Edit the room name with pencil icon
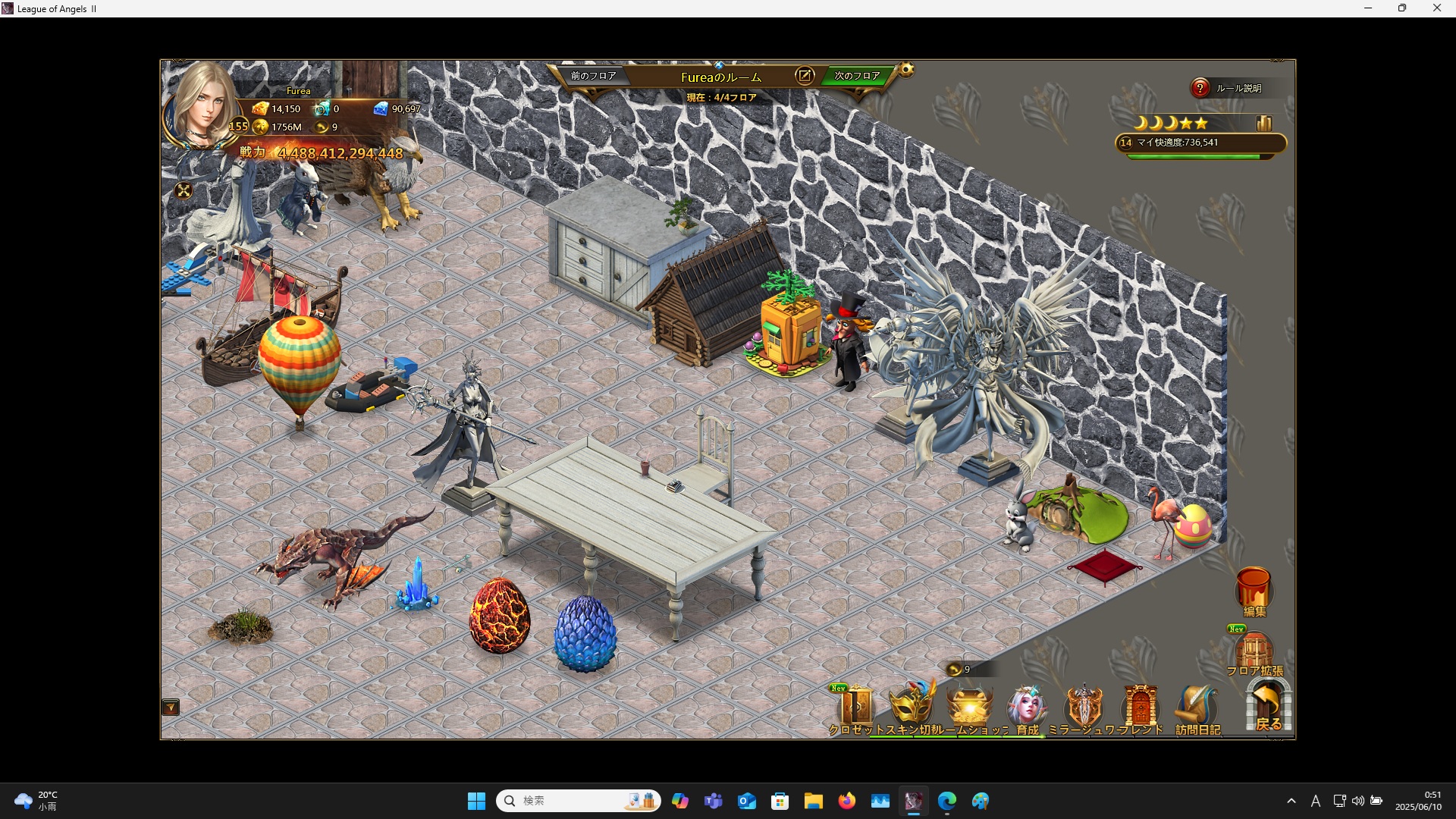The height and width of the screenshot is (819, 1456). click(804, 76)
